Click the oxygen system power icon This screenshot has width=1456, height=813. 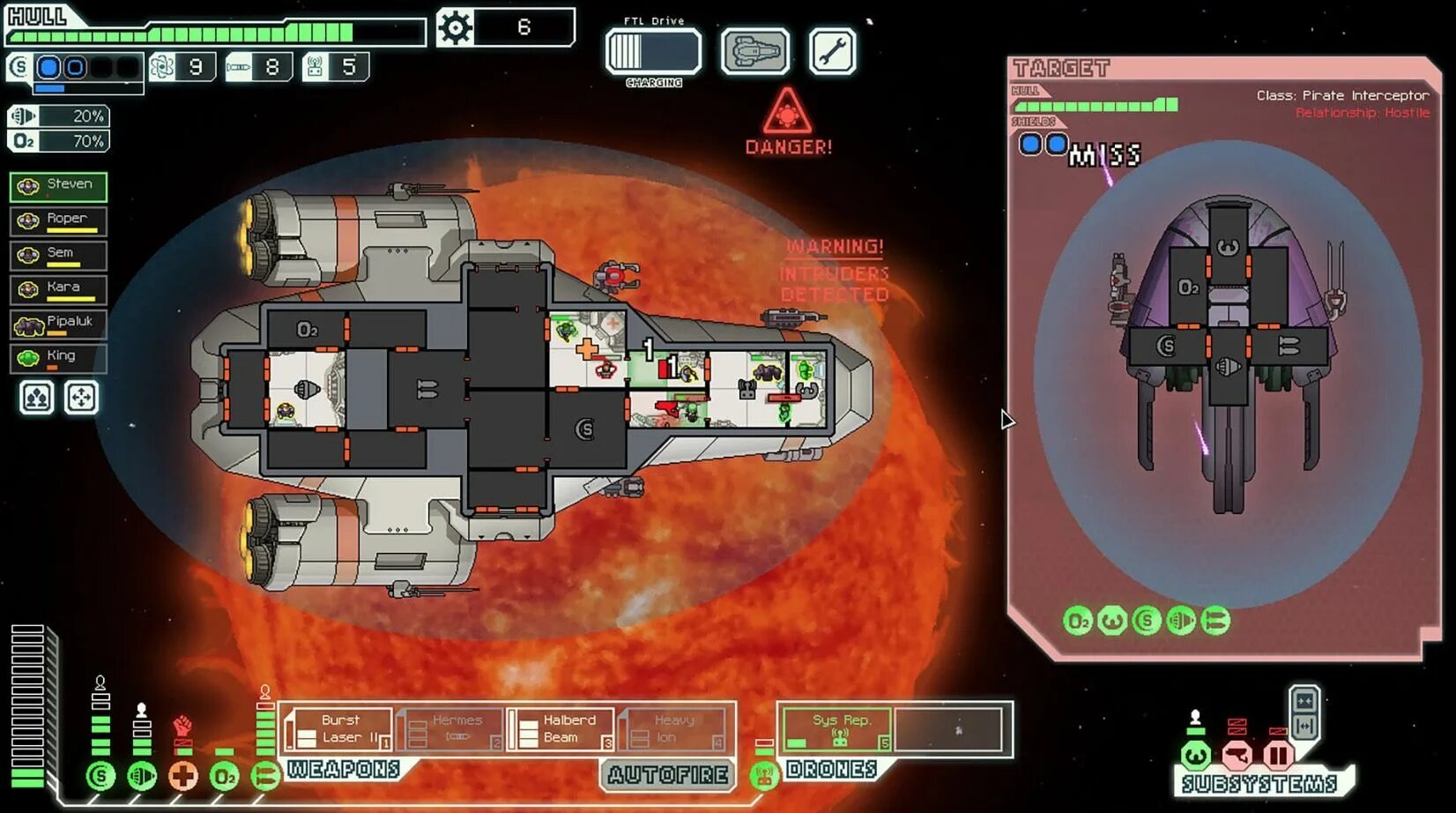(x=224, y=776)
